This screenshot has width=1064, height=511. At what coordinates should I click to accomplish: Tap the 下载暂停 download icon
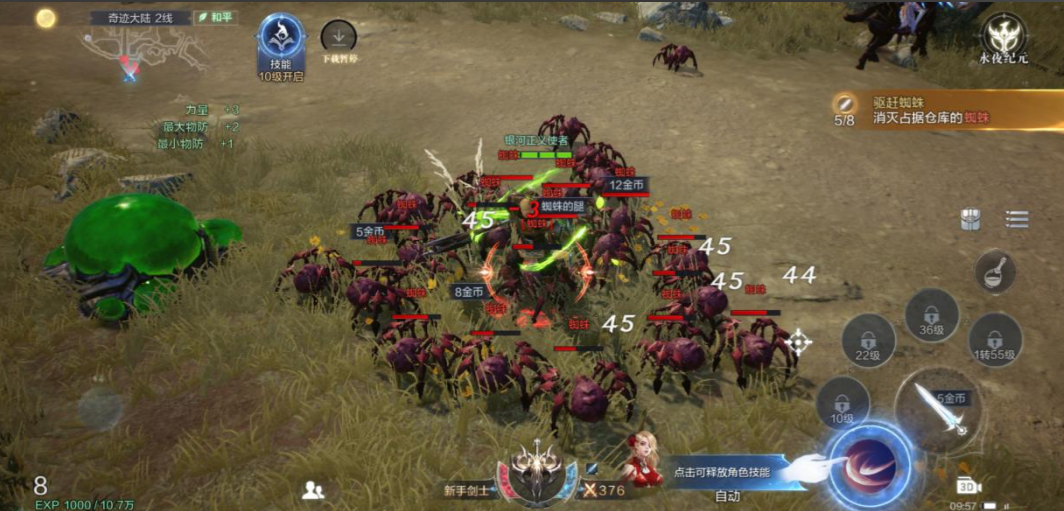coord(338,38)
